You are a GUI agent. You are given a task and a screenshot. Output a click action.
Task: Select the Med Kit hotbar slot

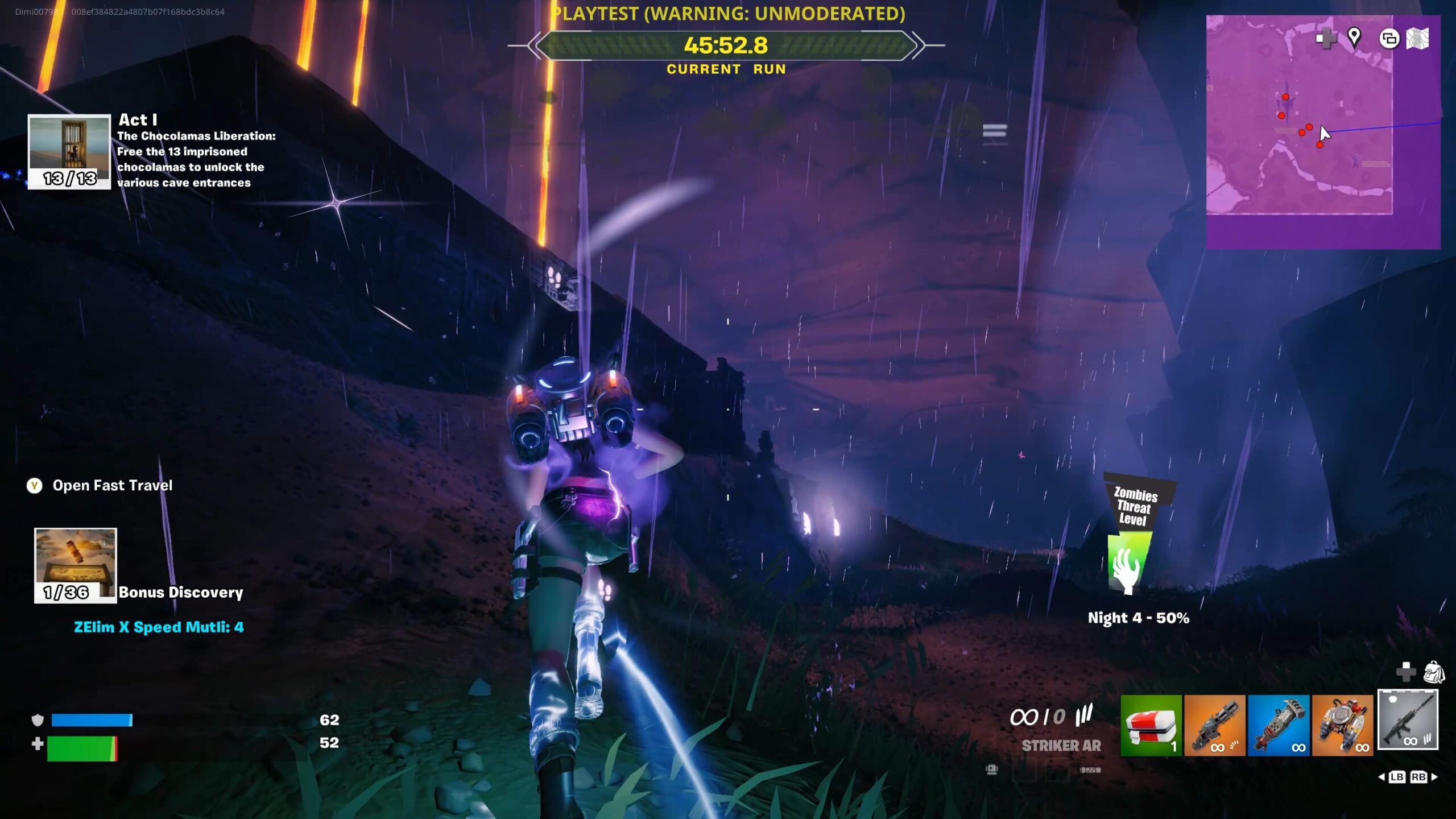1151,725
